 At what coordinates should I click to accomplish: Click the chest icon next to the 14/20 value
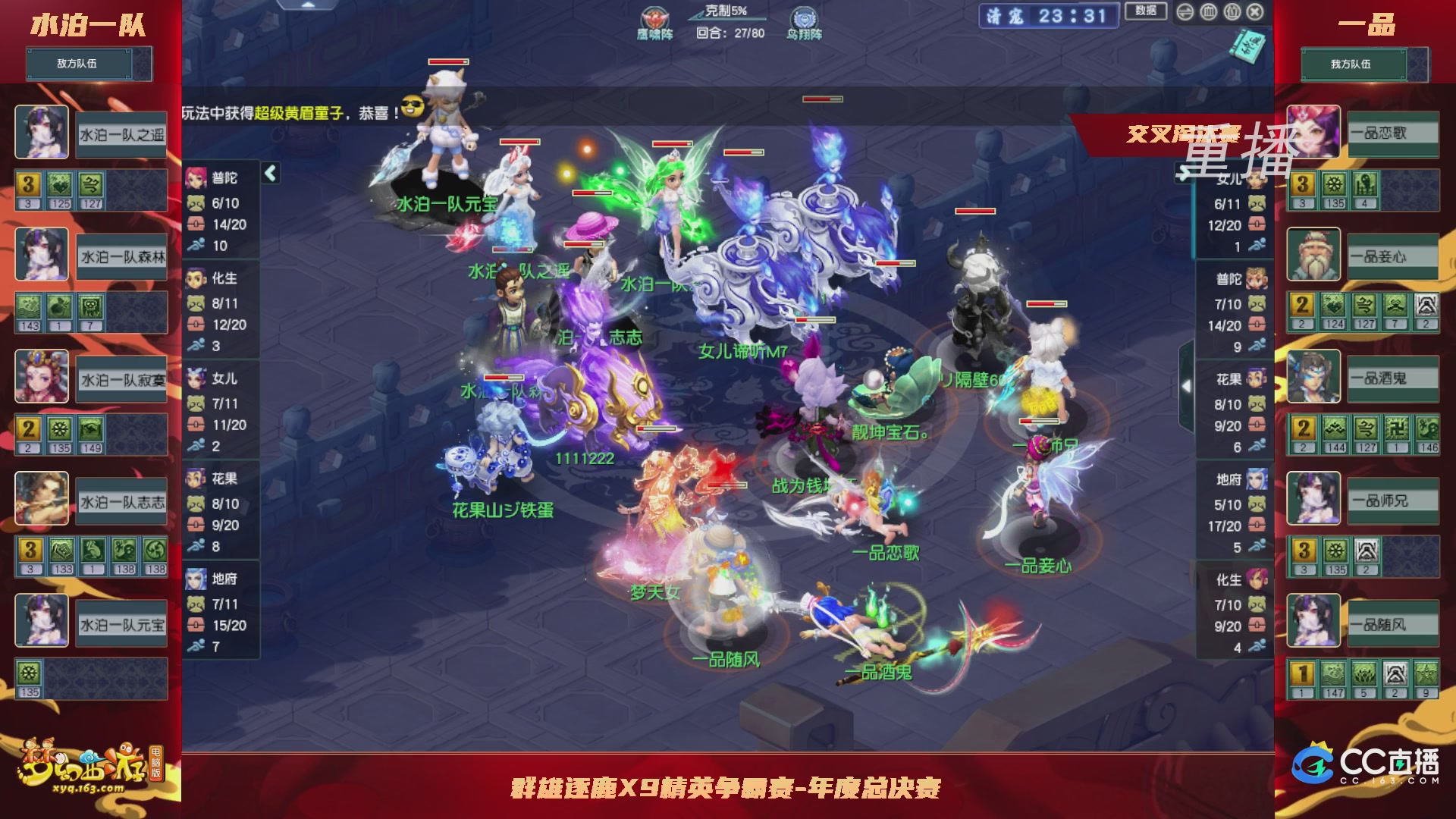(195, 223)
